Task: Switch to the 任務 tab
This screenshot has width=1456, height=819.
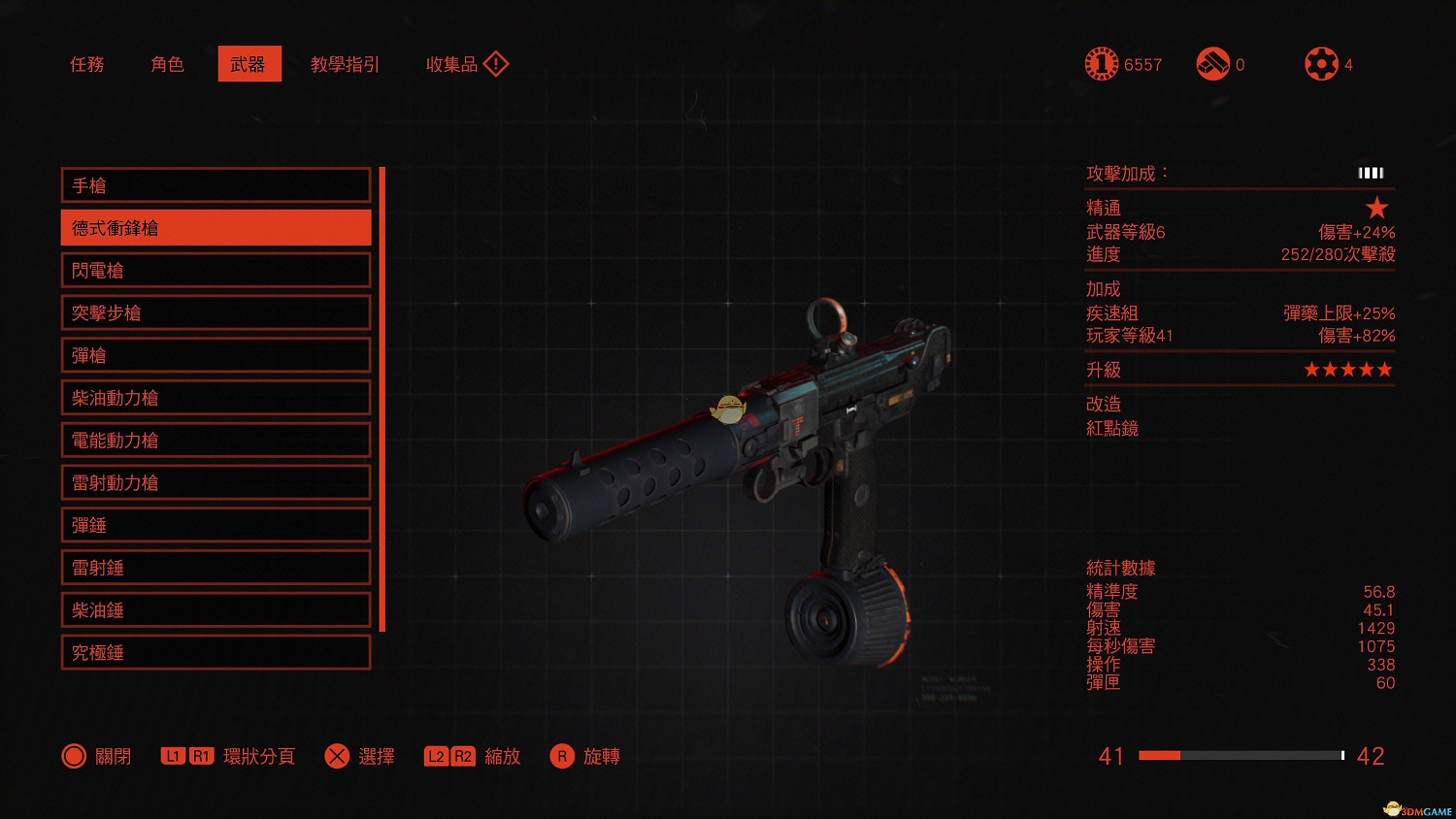Action: point(87,64)
